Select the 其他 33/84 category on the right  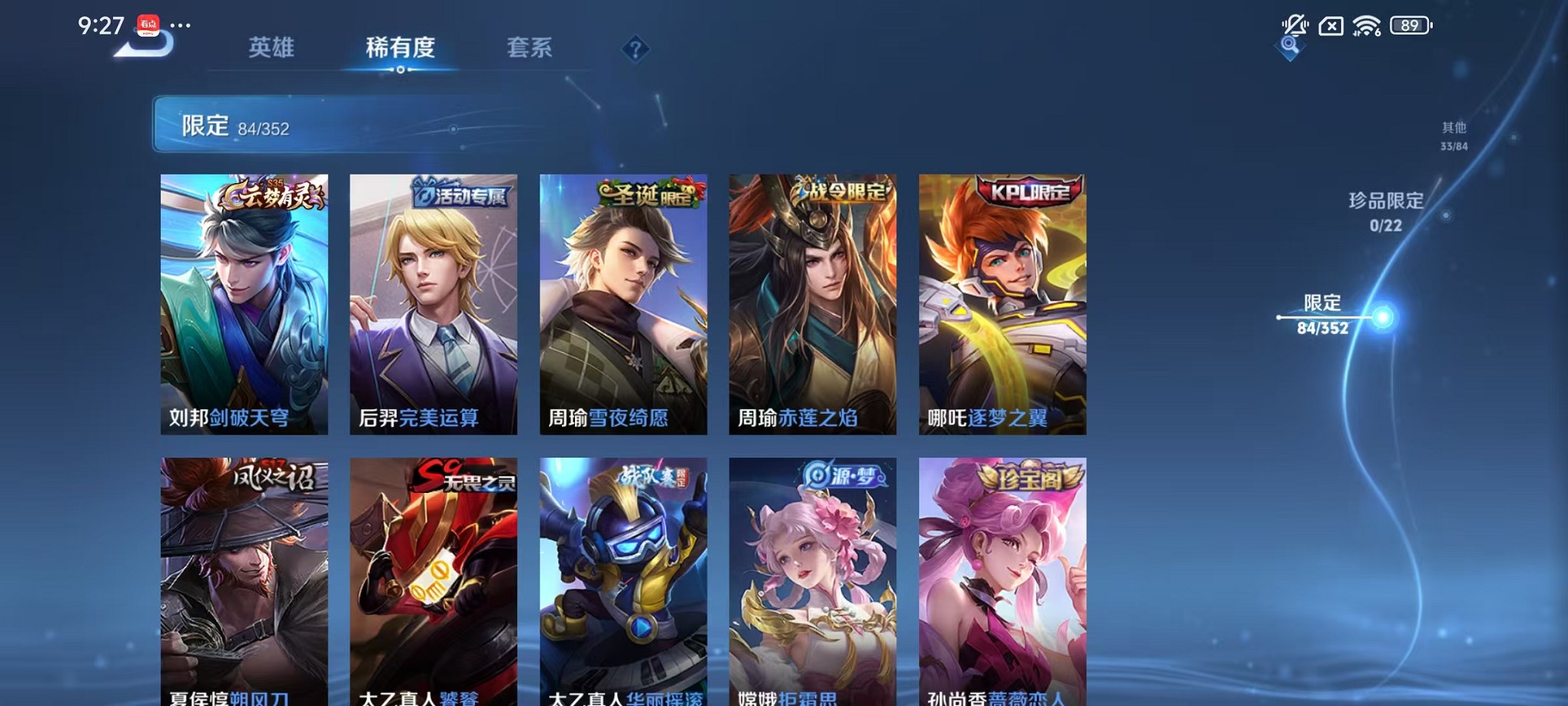pos(1454,136)
